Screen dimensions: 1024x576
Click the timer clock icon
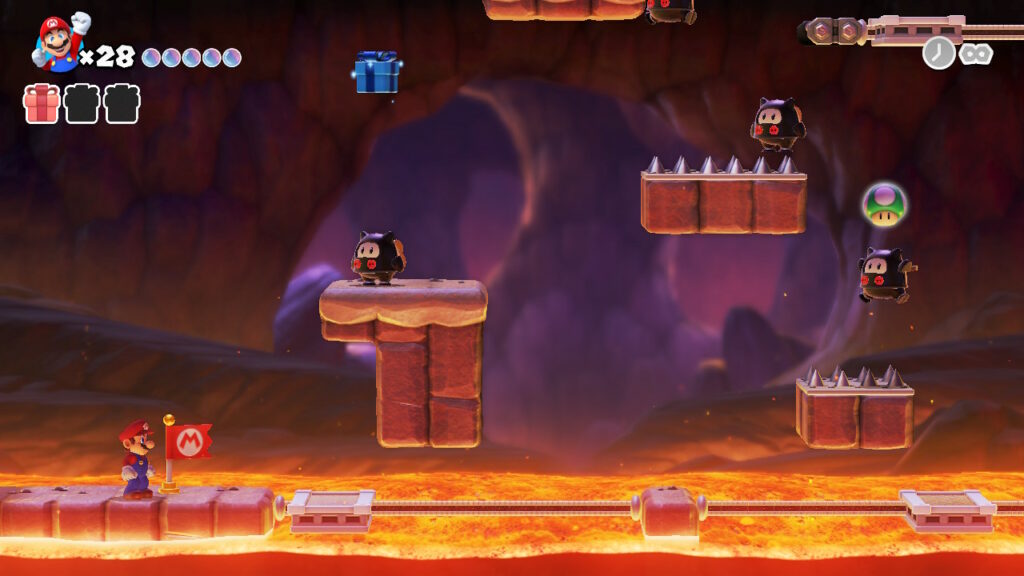coord(938,53)
